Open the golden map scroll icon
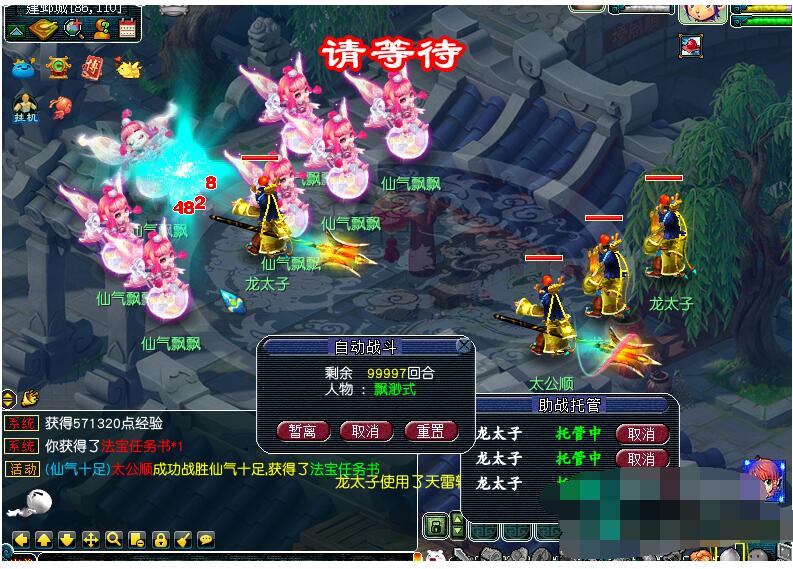This screenshot has height=569, width=793. click(44, 28)
